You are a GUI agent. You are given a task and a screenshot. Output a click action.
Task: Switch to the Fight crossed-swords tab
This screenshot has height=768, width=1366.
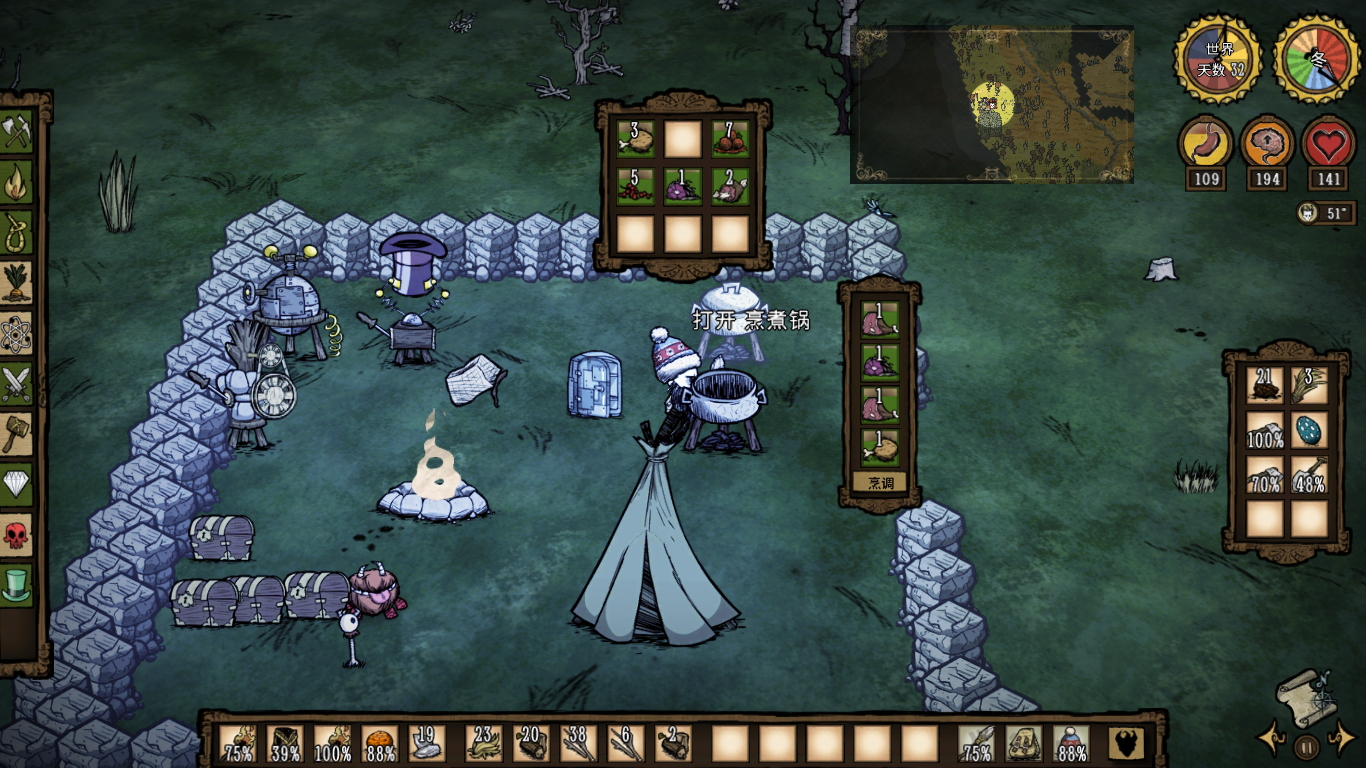[17, 383]
